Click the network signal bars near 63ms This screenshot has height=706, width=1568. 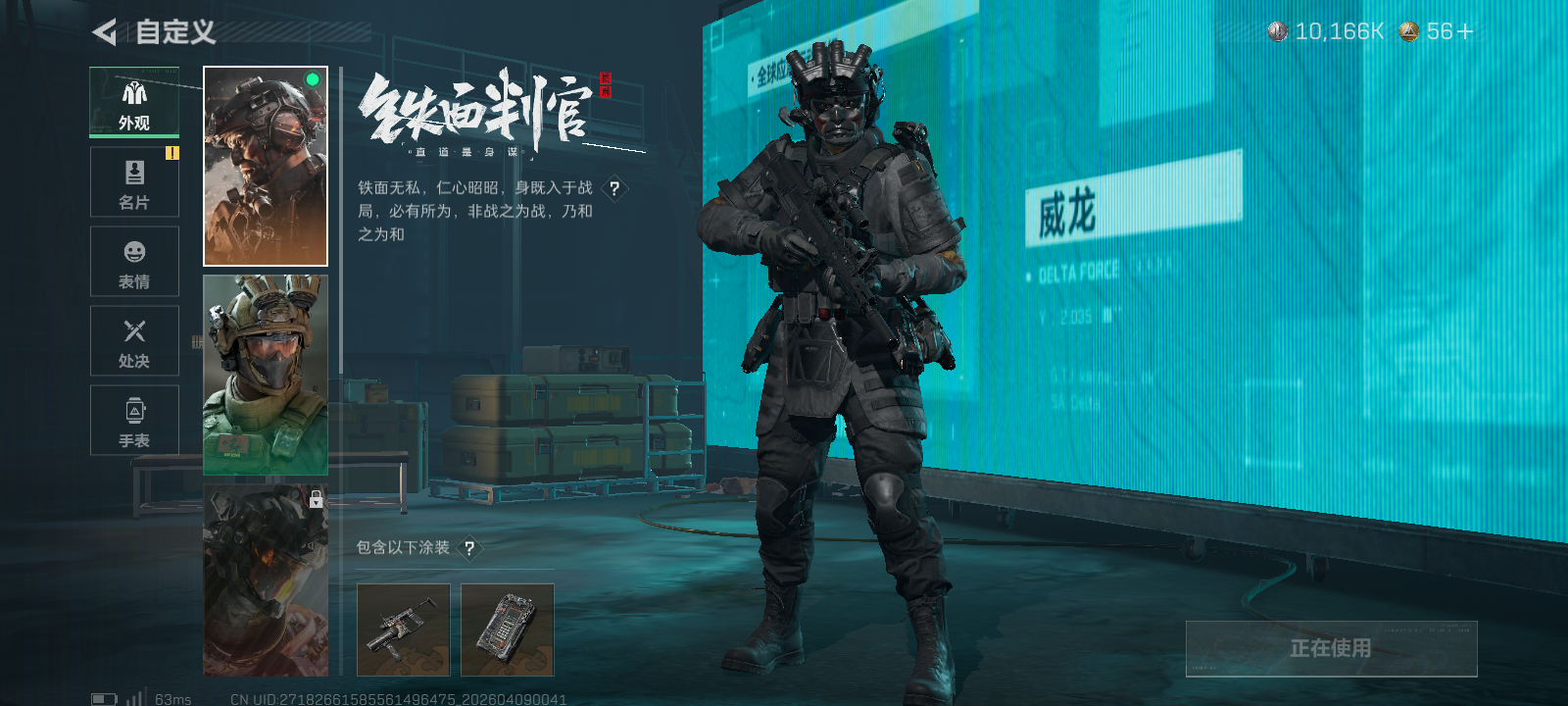134,699
